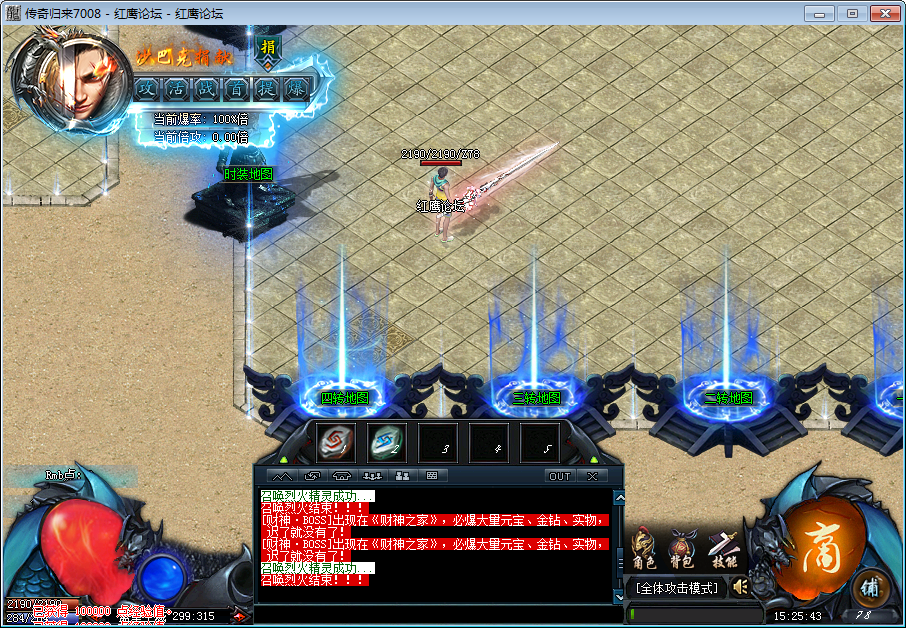This screenshot has height=628, width=906.
Task: Close the chat panel with the X button
Action: [x=592, y=476]
